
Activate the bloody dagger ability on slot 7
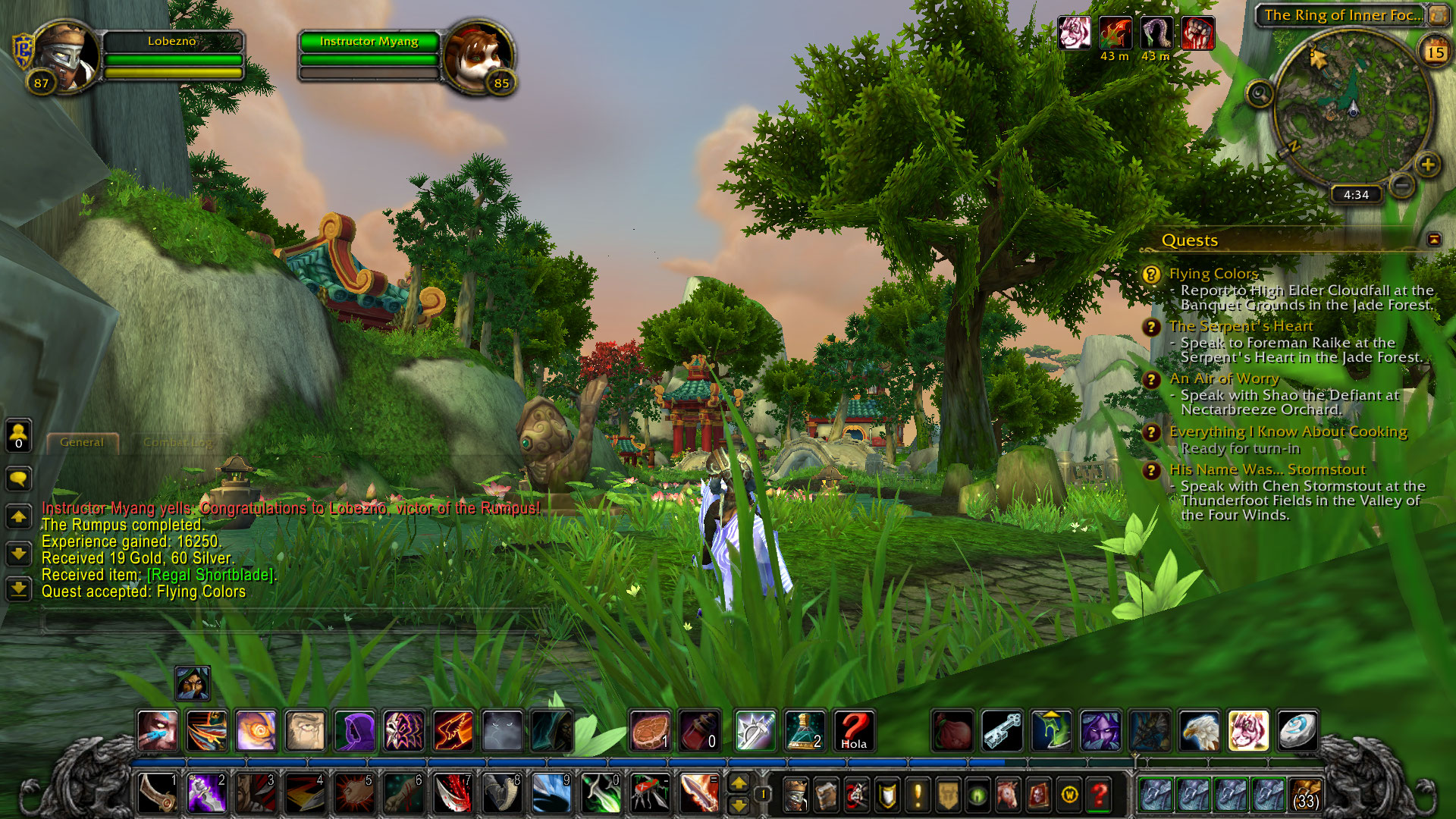(453, 794)
